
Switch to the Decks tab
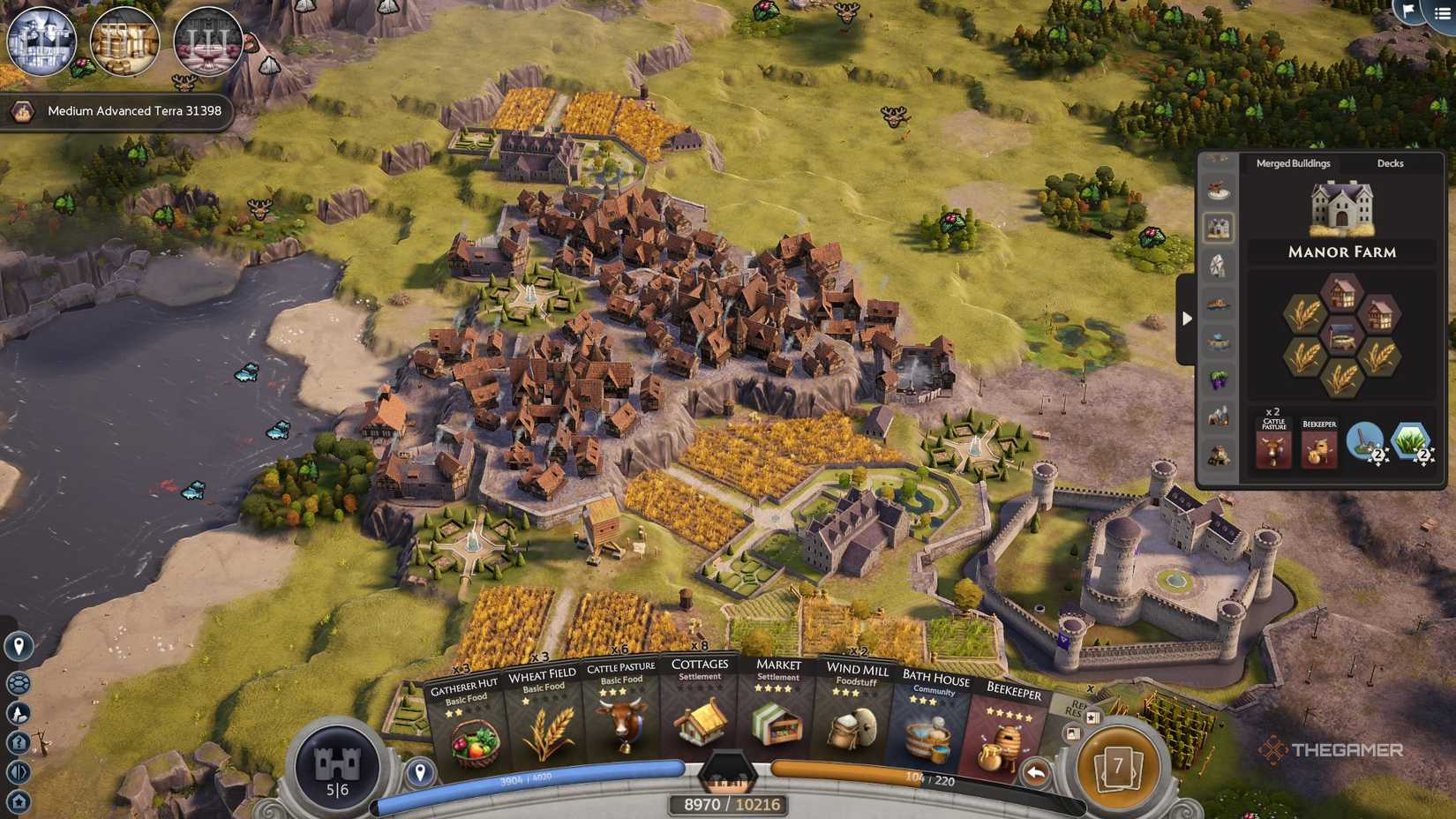[1389, 163]
